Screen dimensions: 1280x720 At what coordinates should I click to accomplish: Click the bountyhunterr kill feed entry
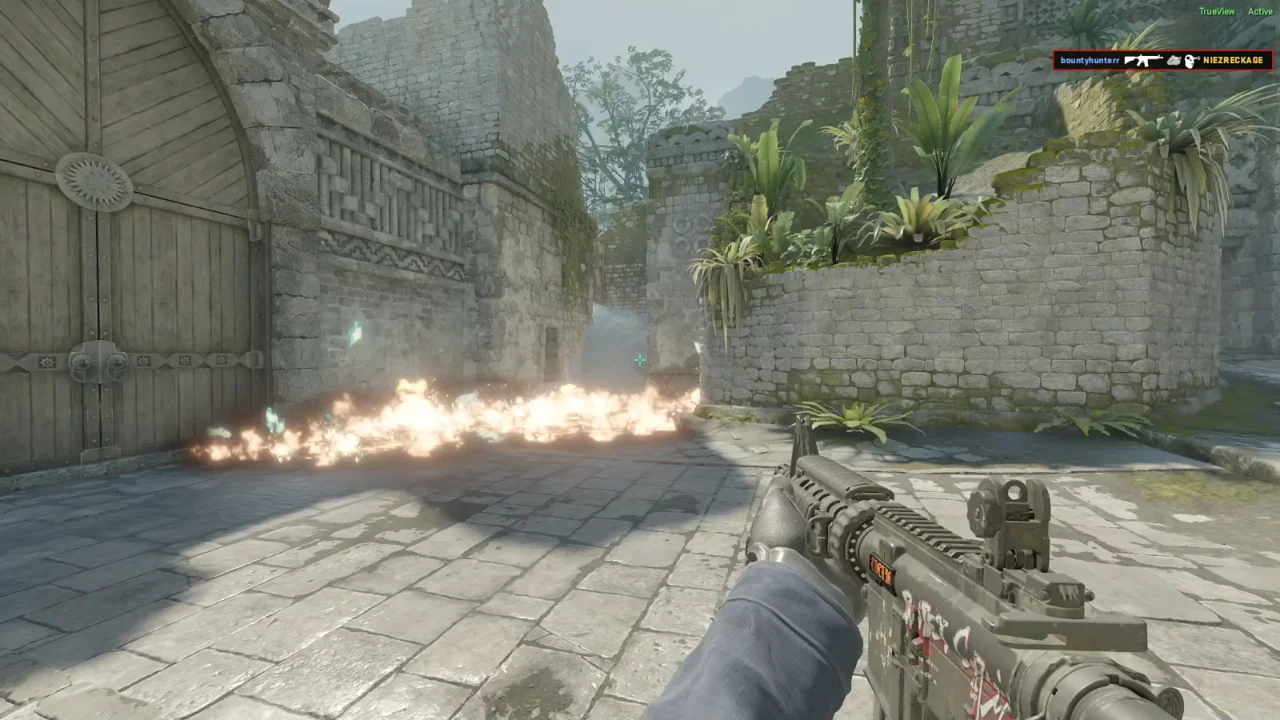(x=1162, y=61)
